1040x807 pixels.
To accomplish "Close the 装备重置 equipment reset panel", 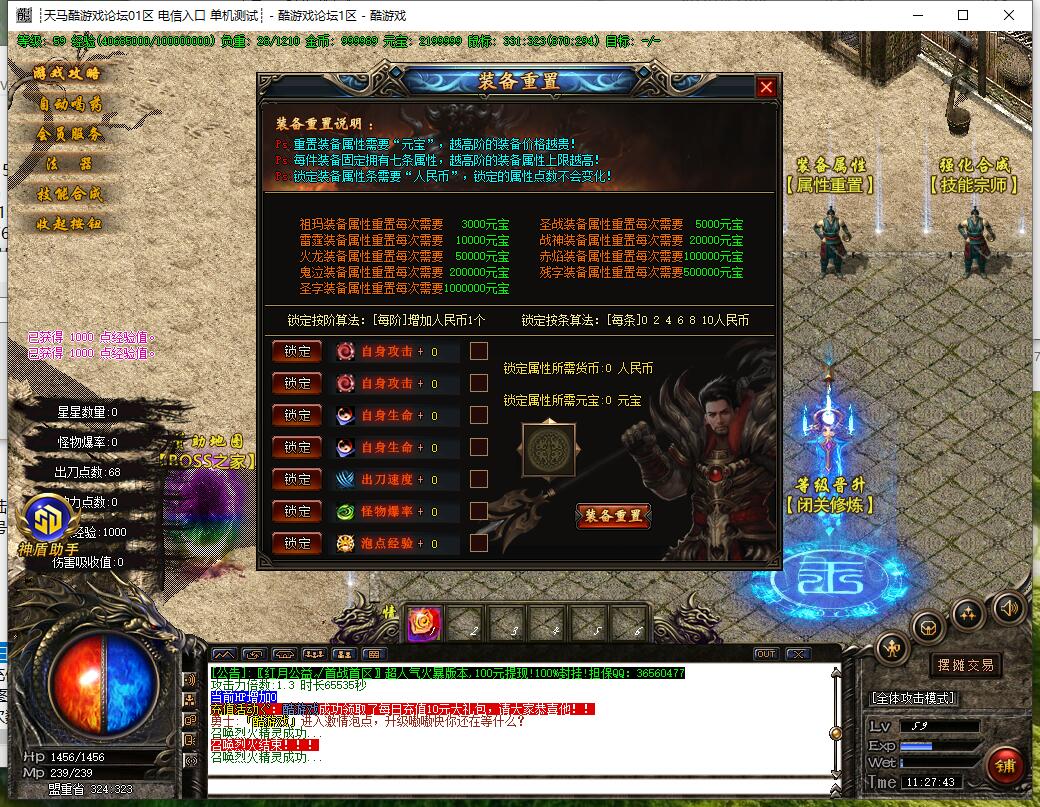I will pos(766,87).
